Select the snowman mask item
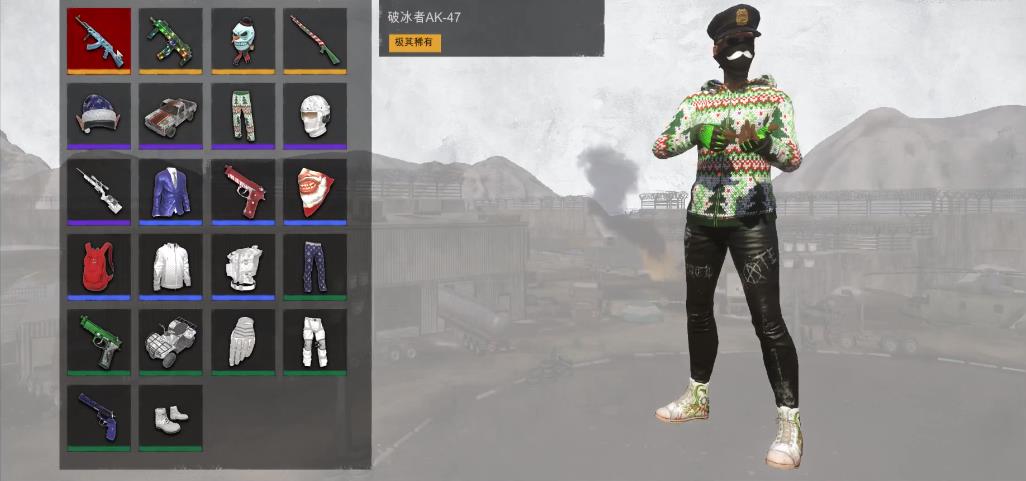 (x=243, y=39)
